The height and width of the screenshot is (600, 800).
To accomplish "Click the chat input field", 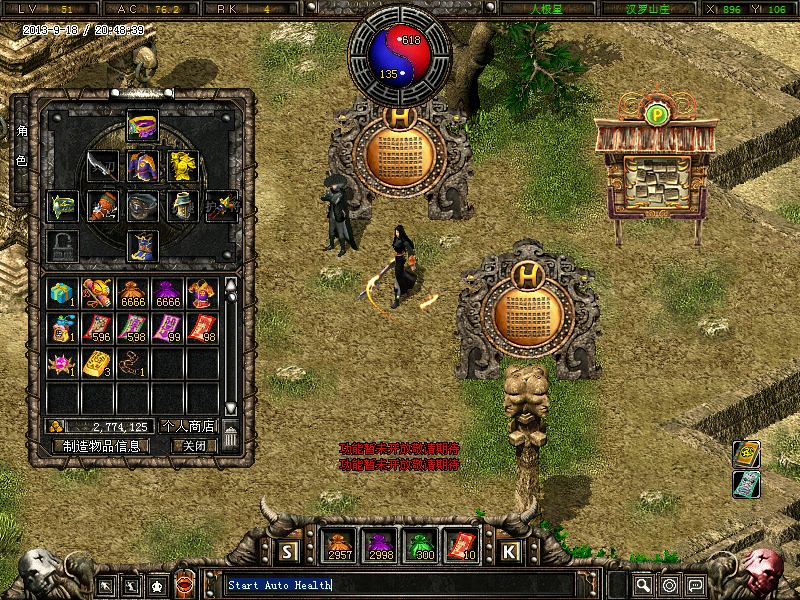I will (x=400, y=584).
